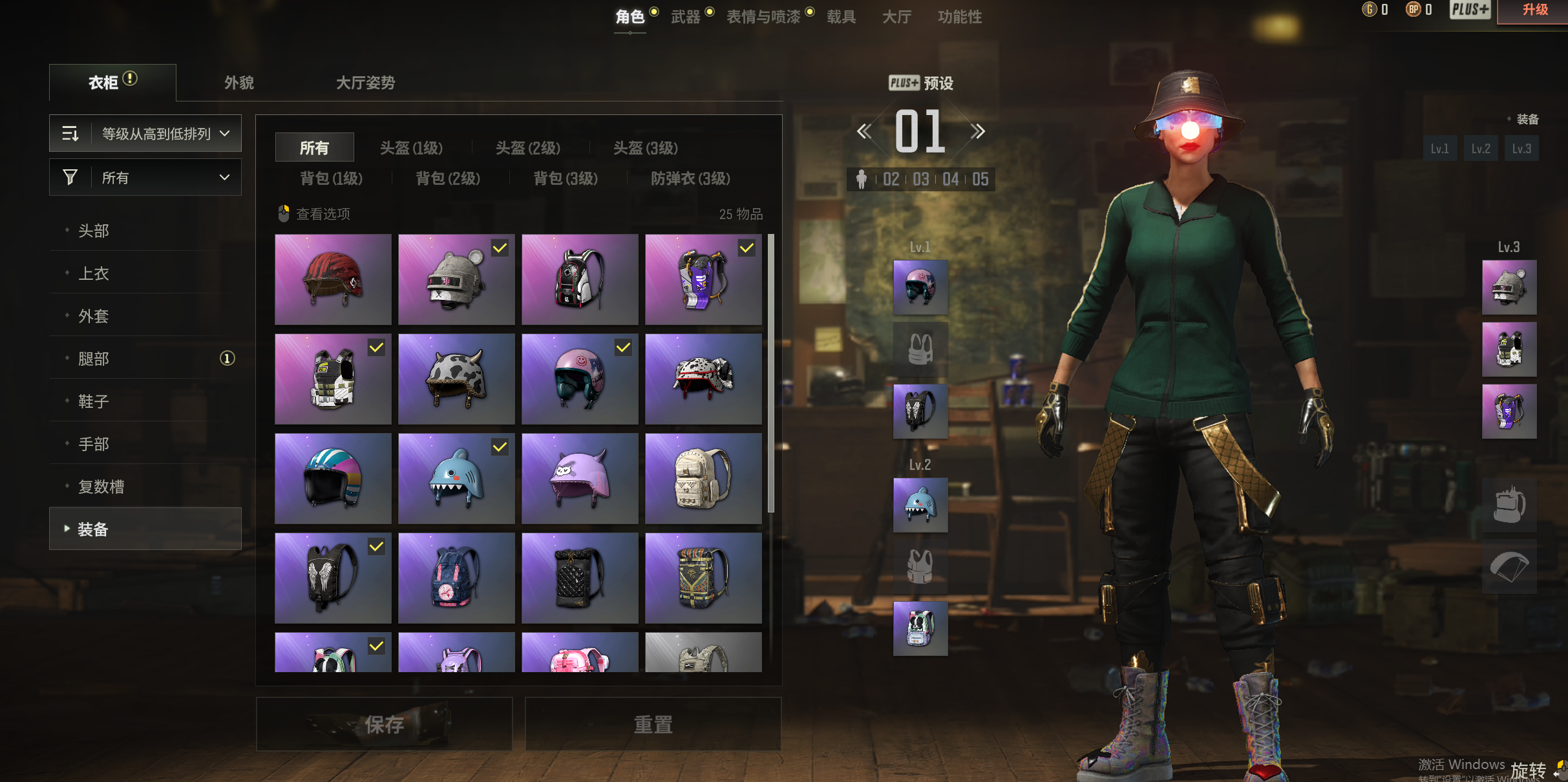1568x782 pixels.
Task: Open the 载具 section
Action: point(841,17)
